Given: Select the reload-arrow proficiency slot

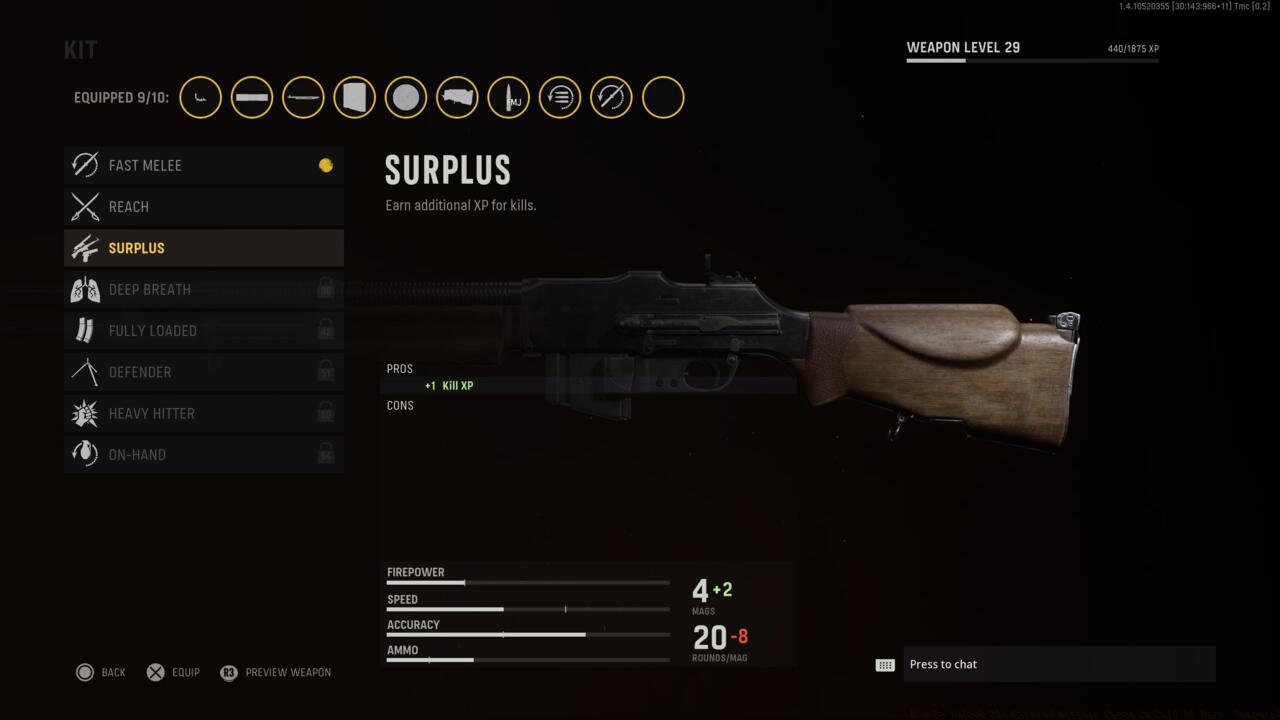Looking at the screenshot, I should [560, 98].
